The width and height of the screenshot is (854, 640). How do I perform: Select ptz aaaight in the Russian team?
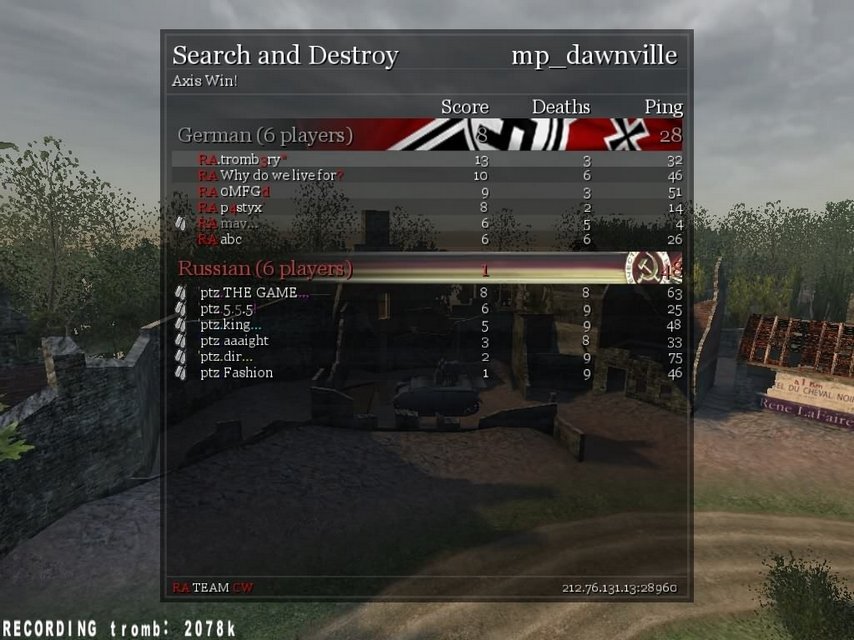pos(234,341)
